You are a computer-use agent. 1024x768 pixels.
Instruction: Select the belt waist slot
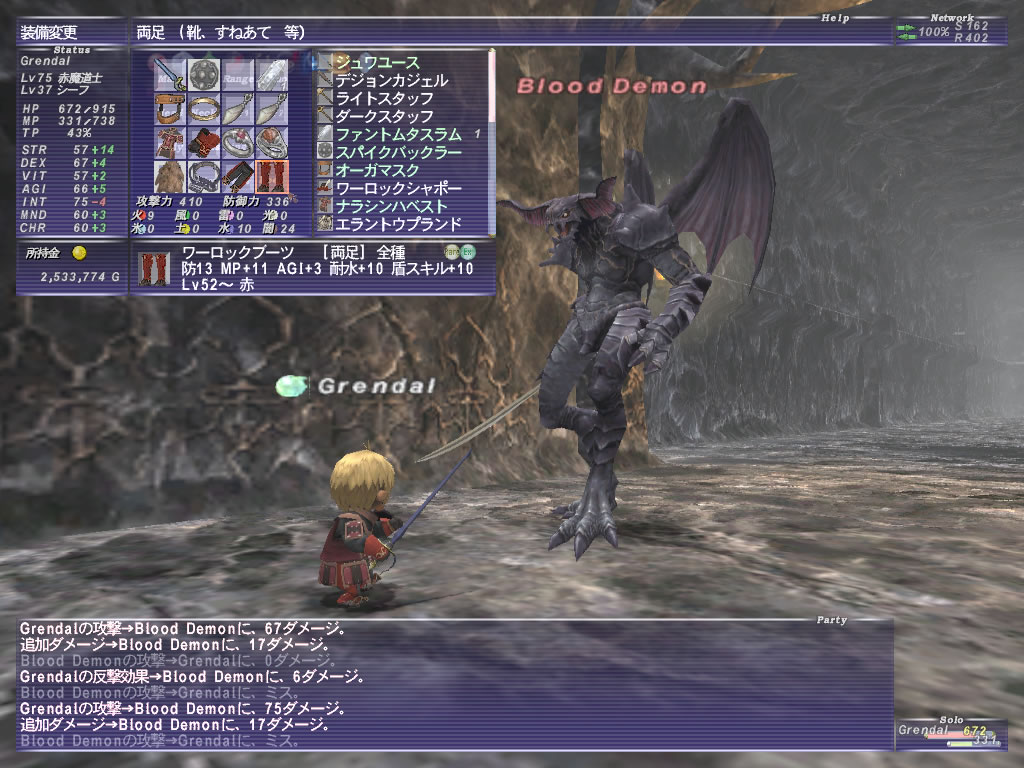[x=204, y=176]
